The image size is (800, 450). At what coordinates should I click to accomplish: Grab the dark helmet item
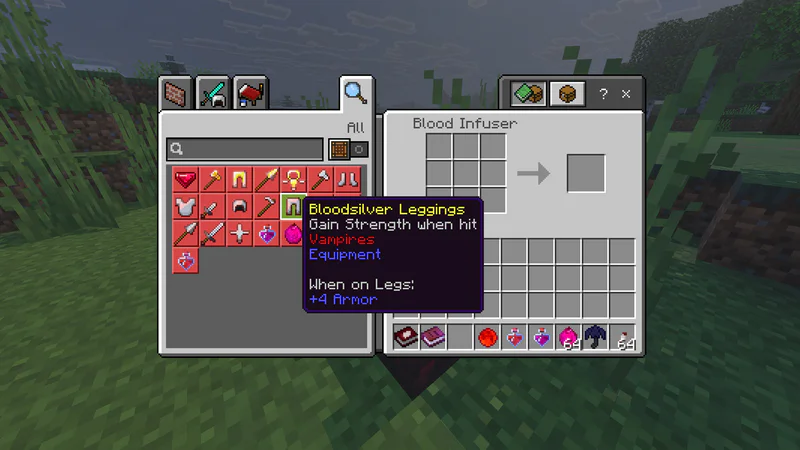[x=239, y=207]
